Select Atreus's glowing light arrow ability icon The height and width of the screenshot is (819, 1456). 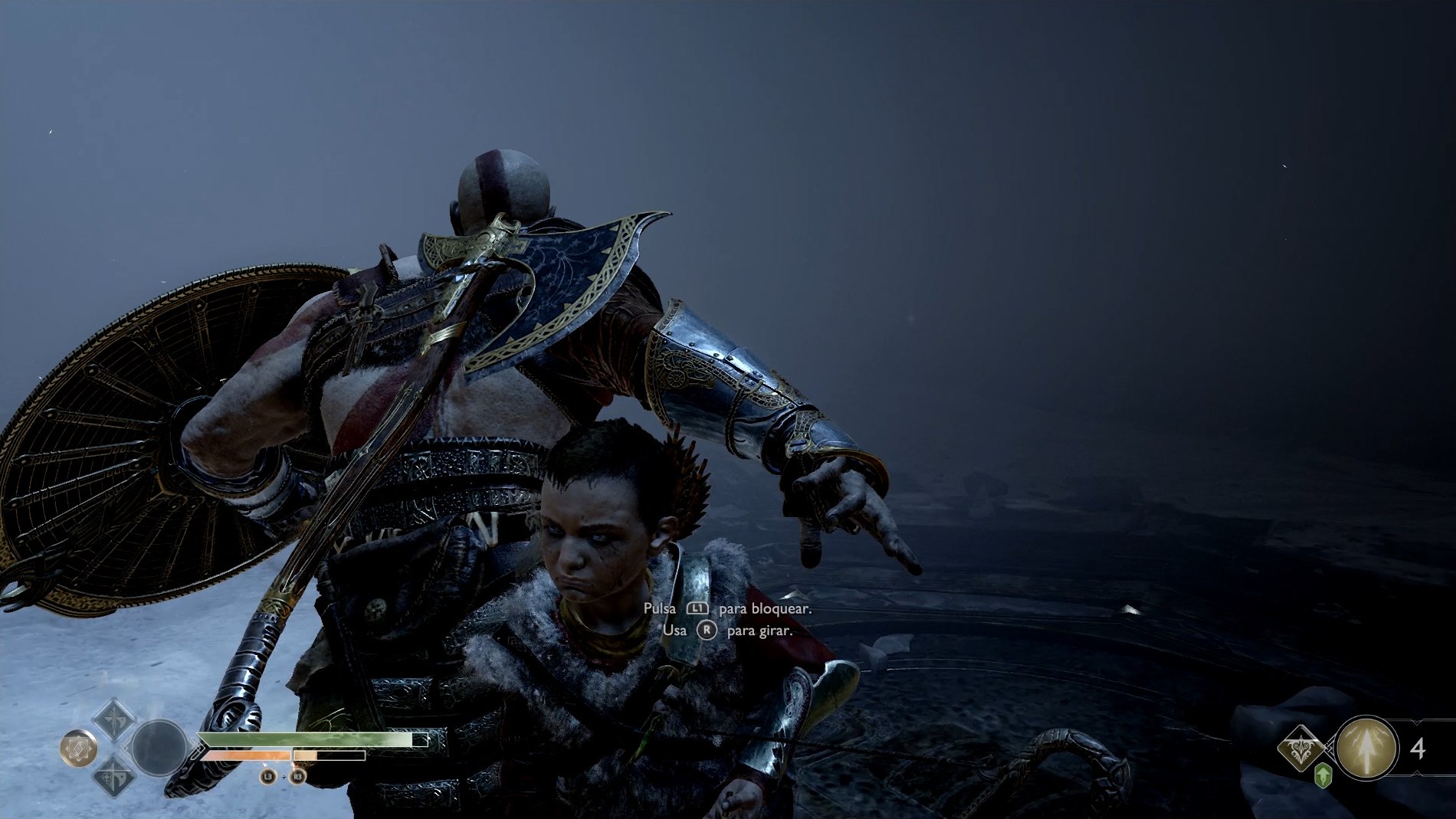[1367, 748]
